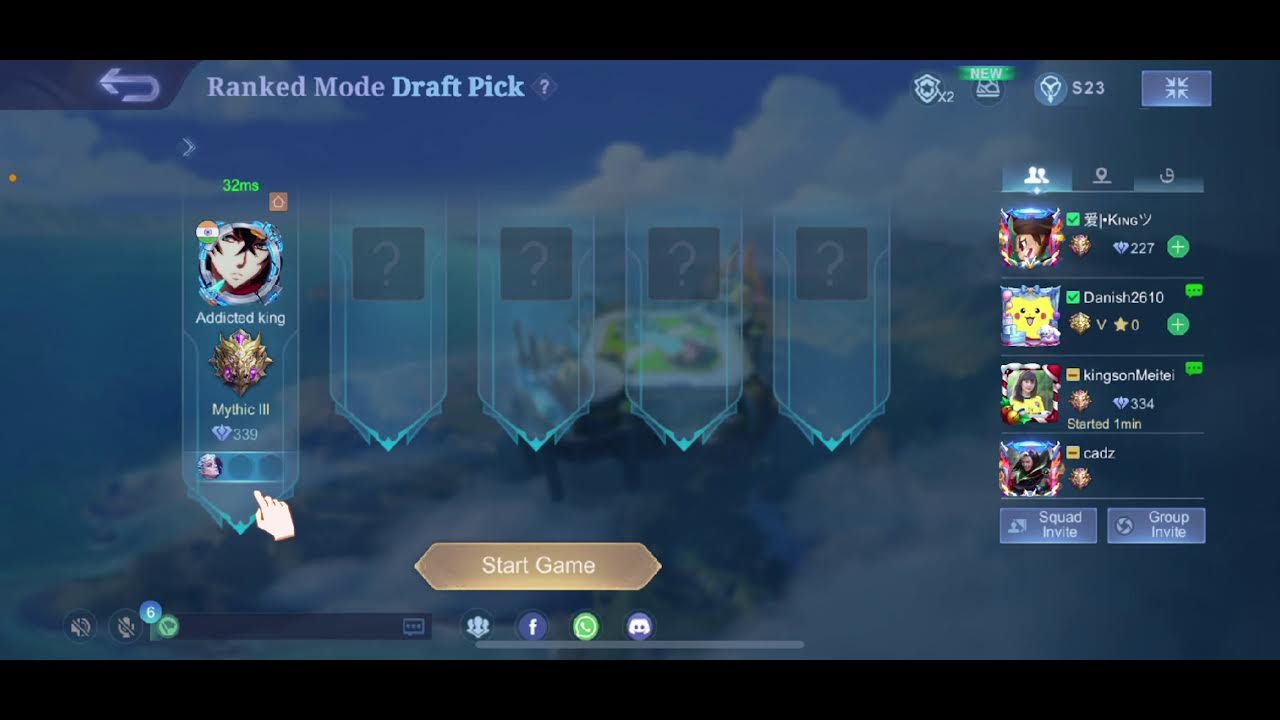Click the Start Game button
Viewport: 1280px width, 720px height.
tap(538, 566)
